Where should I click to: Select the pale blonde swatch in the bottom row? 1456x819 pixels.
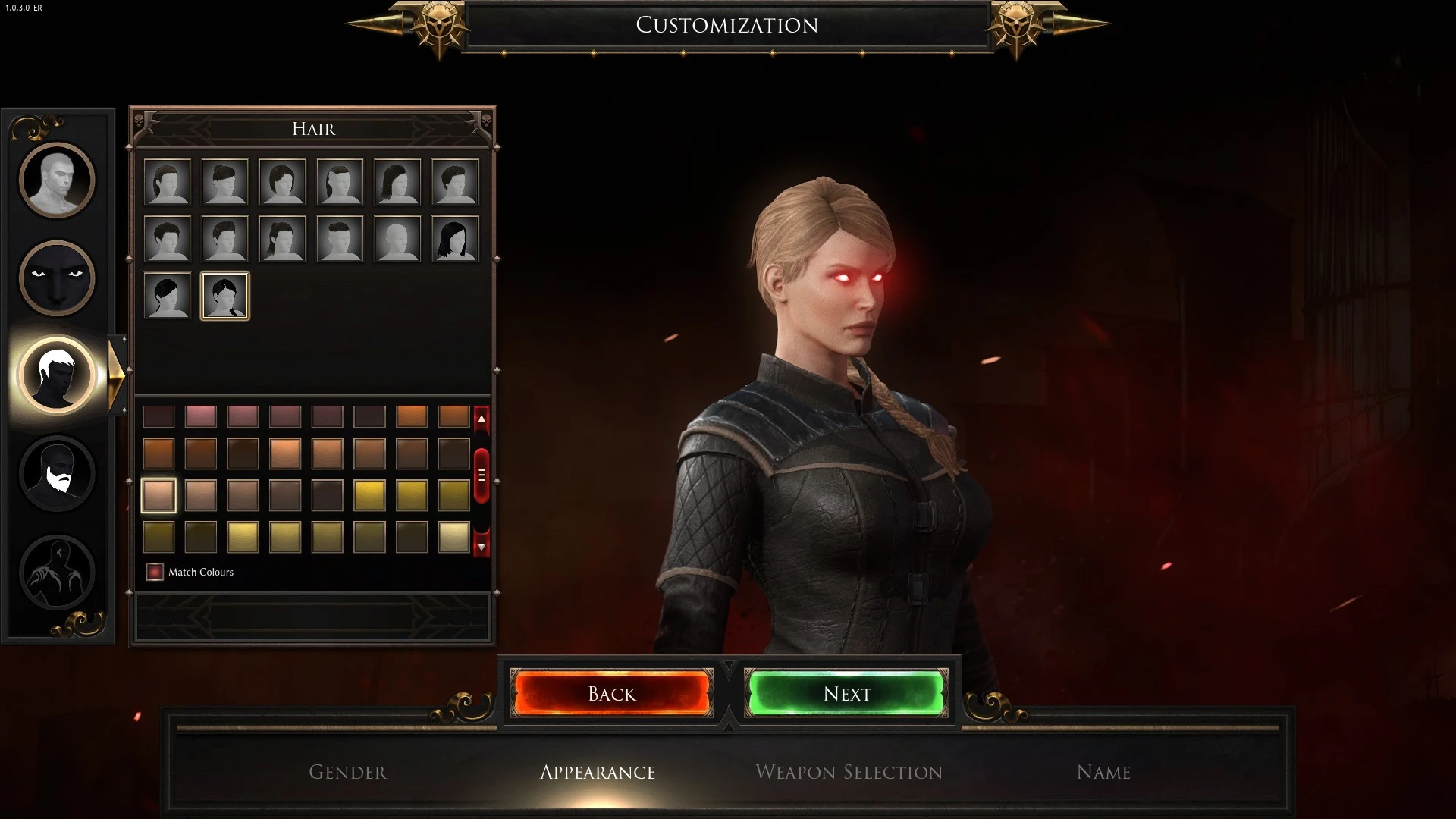(x=452, y=537)
